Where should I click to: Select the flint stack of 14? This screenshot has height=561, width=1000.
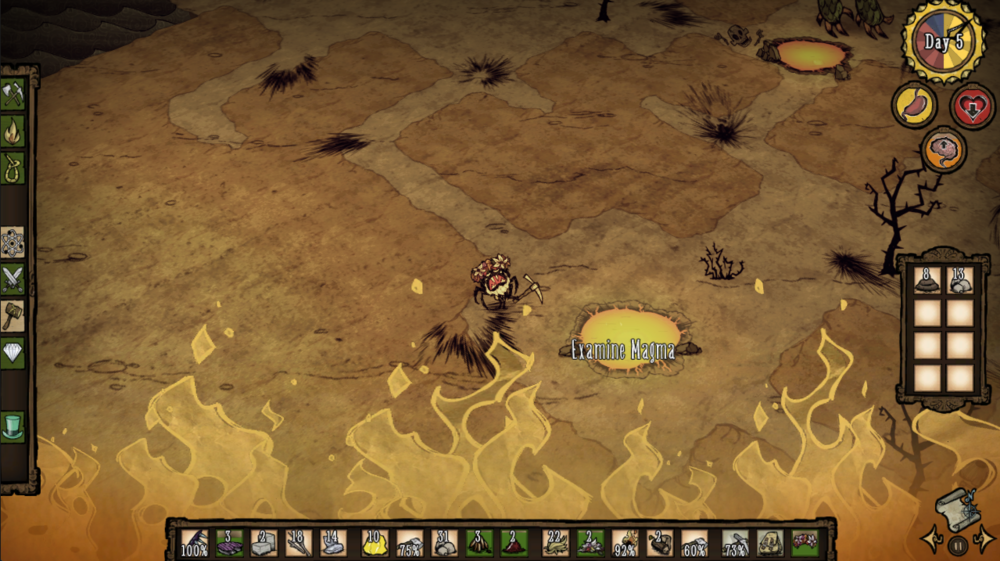pyautogui.click(x=331, y=543)
